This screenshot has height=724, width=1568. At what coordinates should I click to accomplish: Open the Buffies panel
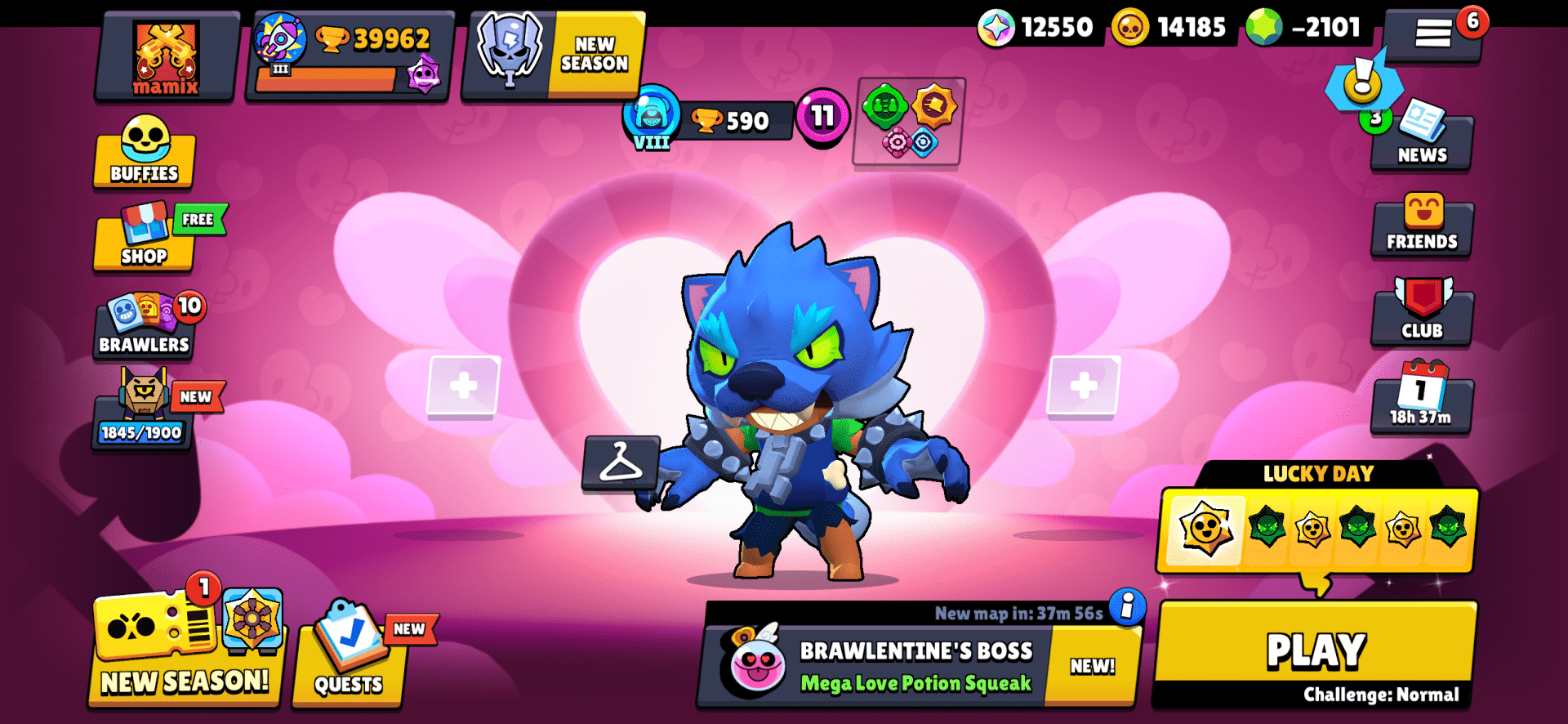point(144,155)
